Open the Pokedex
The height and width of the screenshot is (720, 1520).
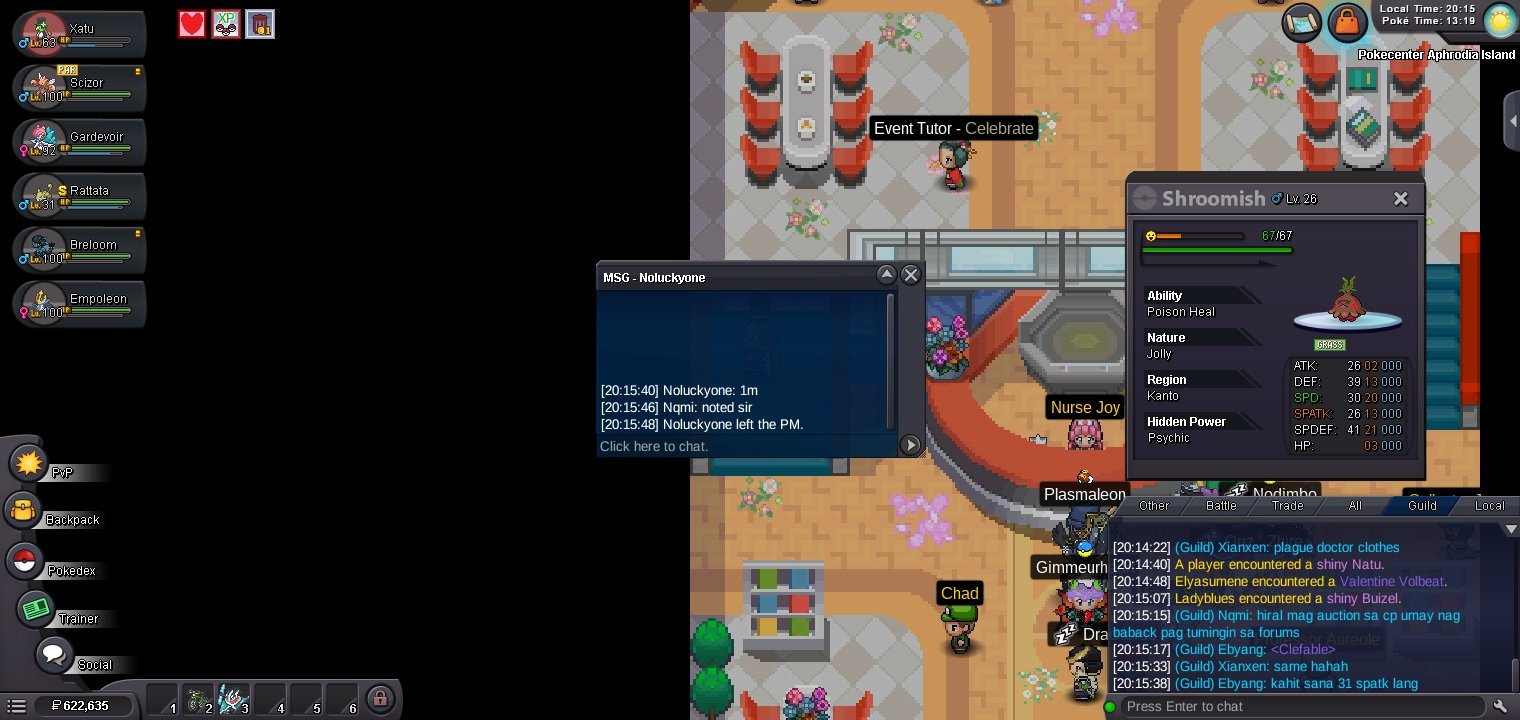click(x=25, y=561)
